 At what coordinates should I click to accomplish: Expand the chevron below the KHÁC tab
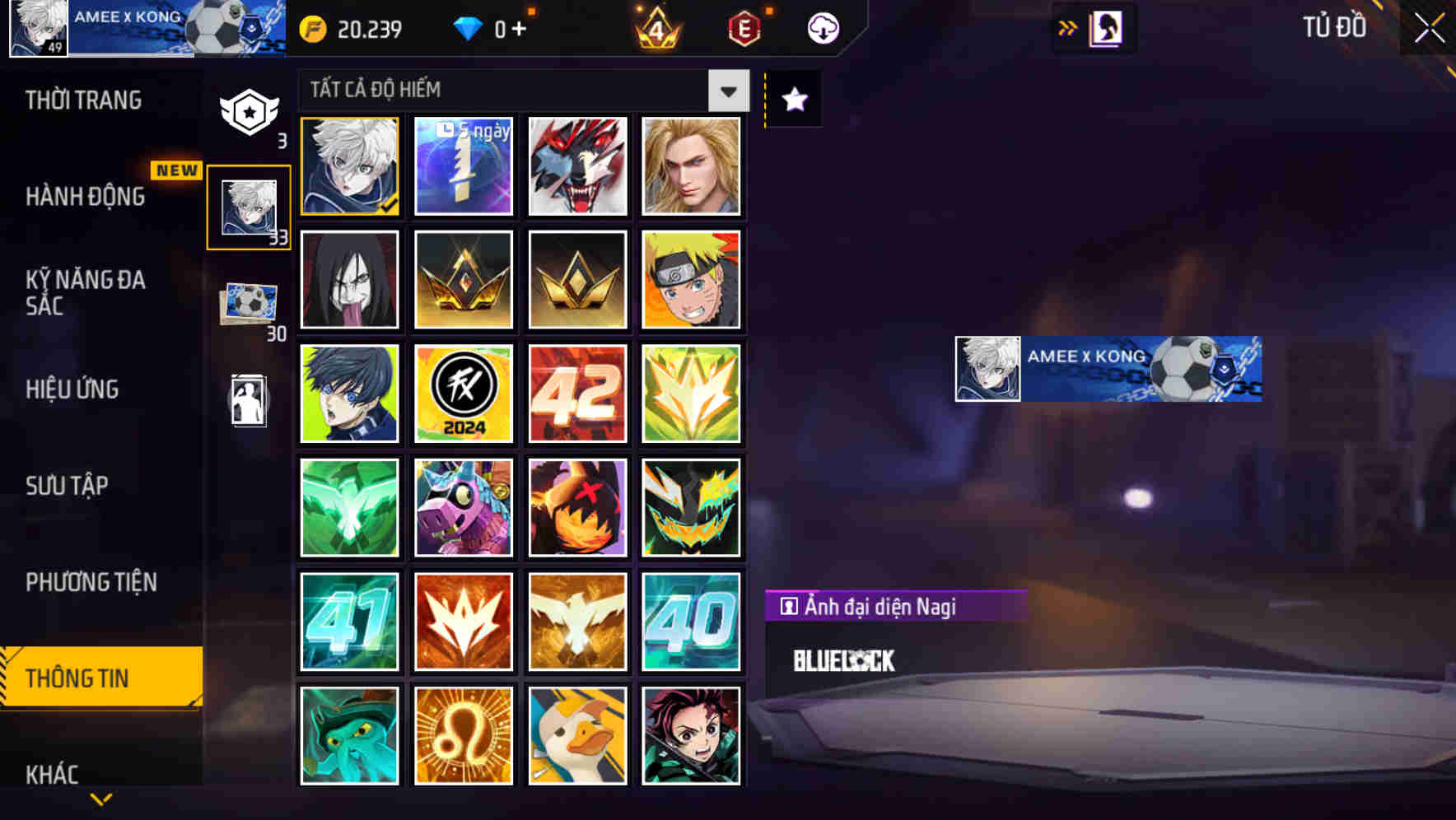tap(101, 797)
